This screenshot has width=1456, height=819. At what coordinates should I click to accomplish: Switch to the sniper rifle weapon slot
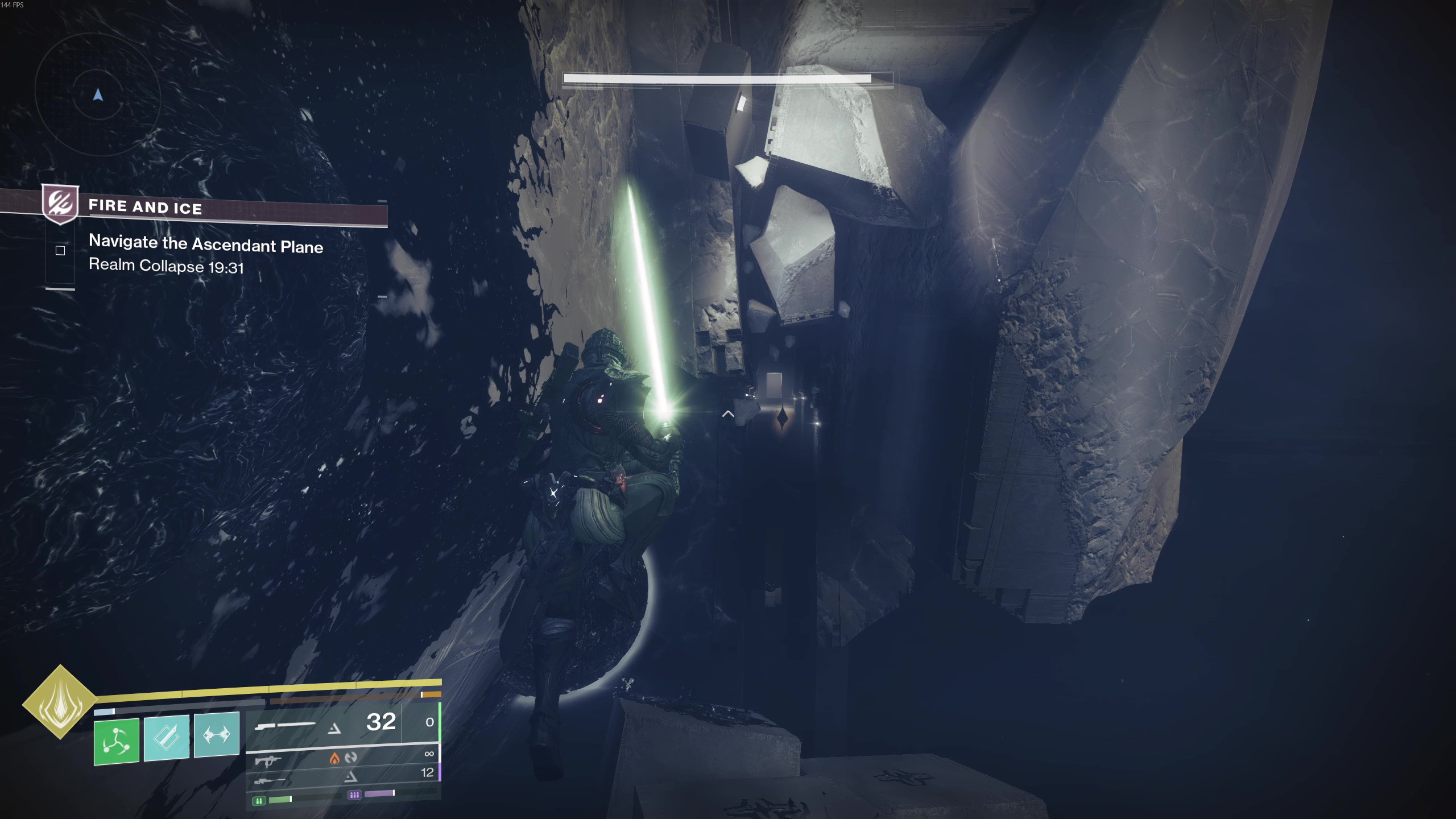coord(269,780)
